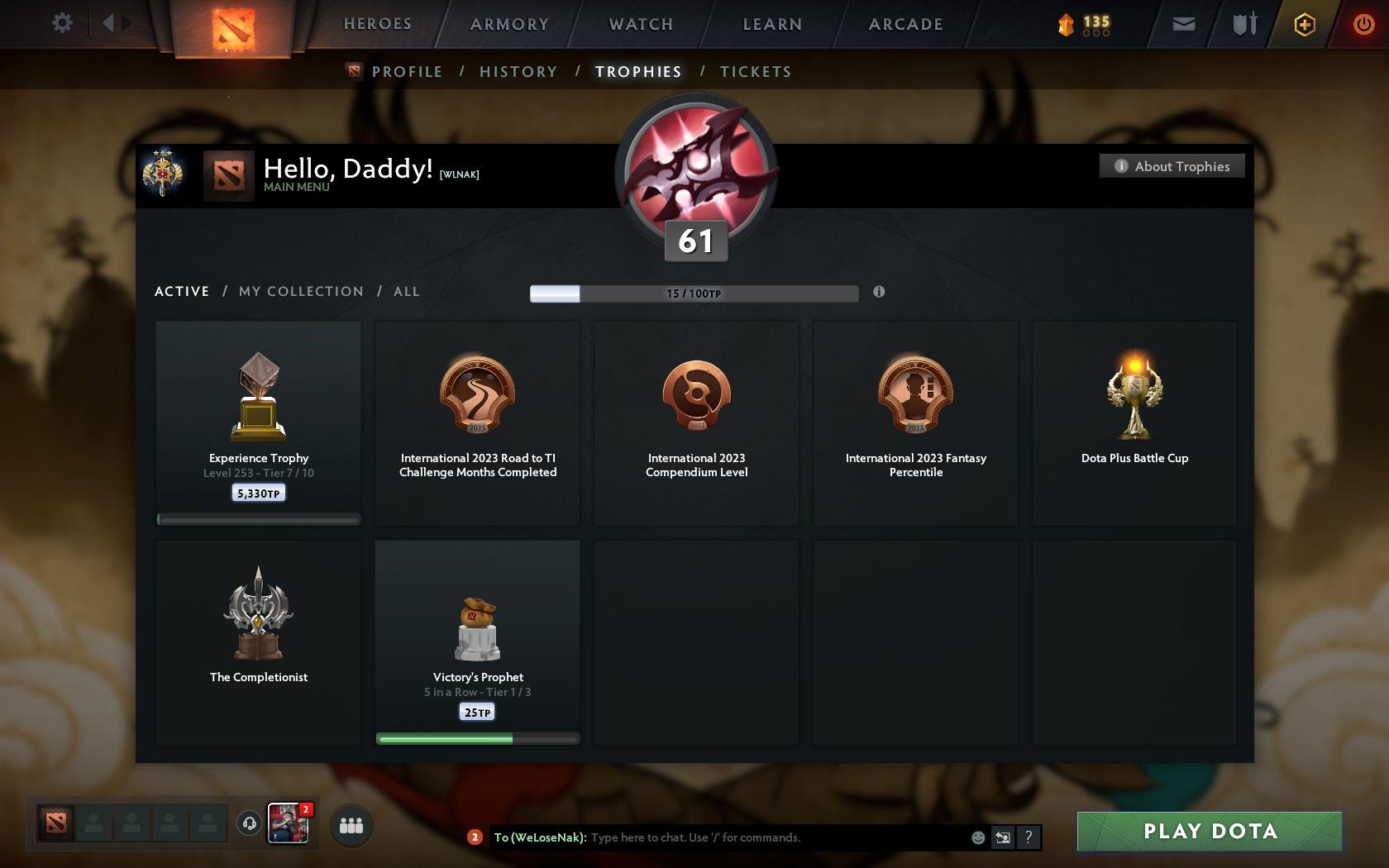This screenshot has height=868, width=1389.
Task: Select the ACTIVE trophies filter
Action: tap(181, 291)
